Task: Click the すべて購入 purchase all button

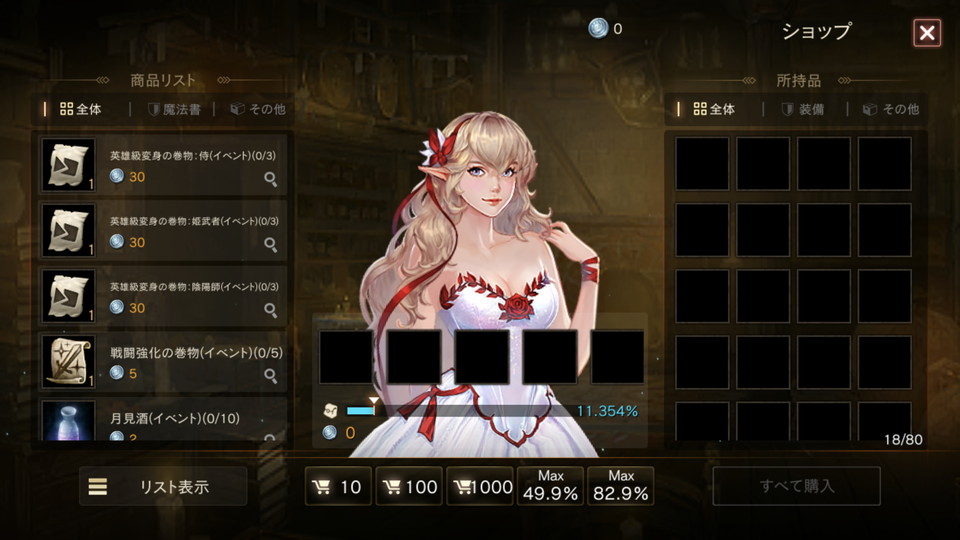Action: coord(796,487)
